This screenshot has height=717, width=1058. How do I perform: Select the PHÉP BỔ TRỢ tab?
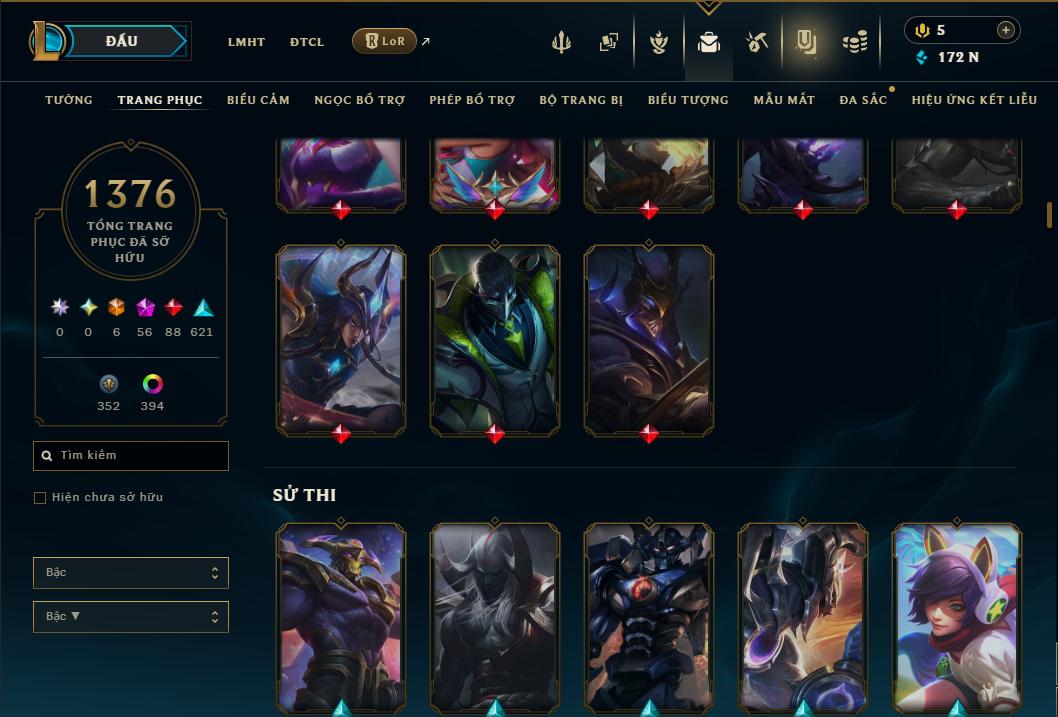[x=472, y=100]
